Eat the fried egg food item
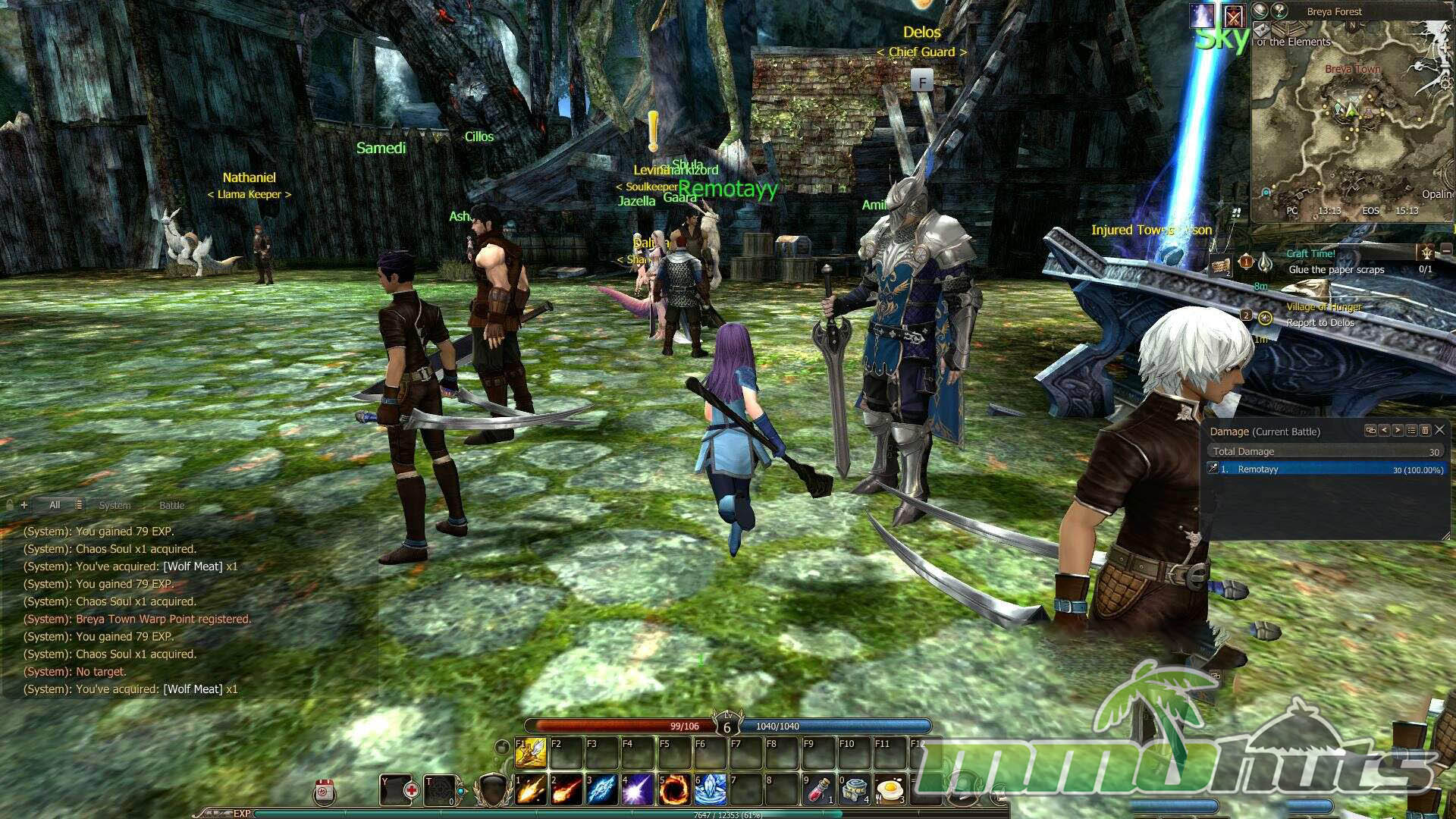 point(890,789)
